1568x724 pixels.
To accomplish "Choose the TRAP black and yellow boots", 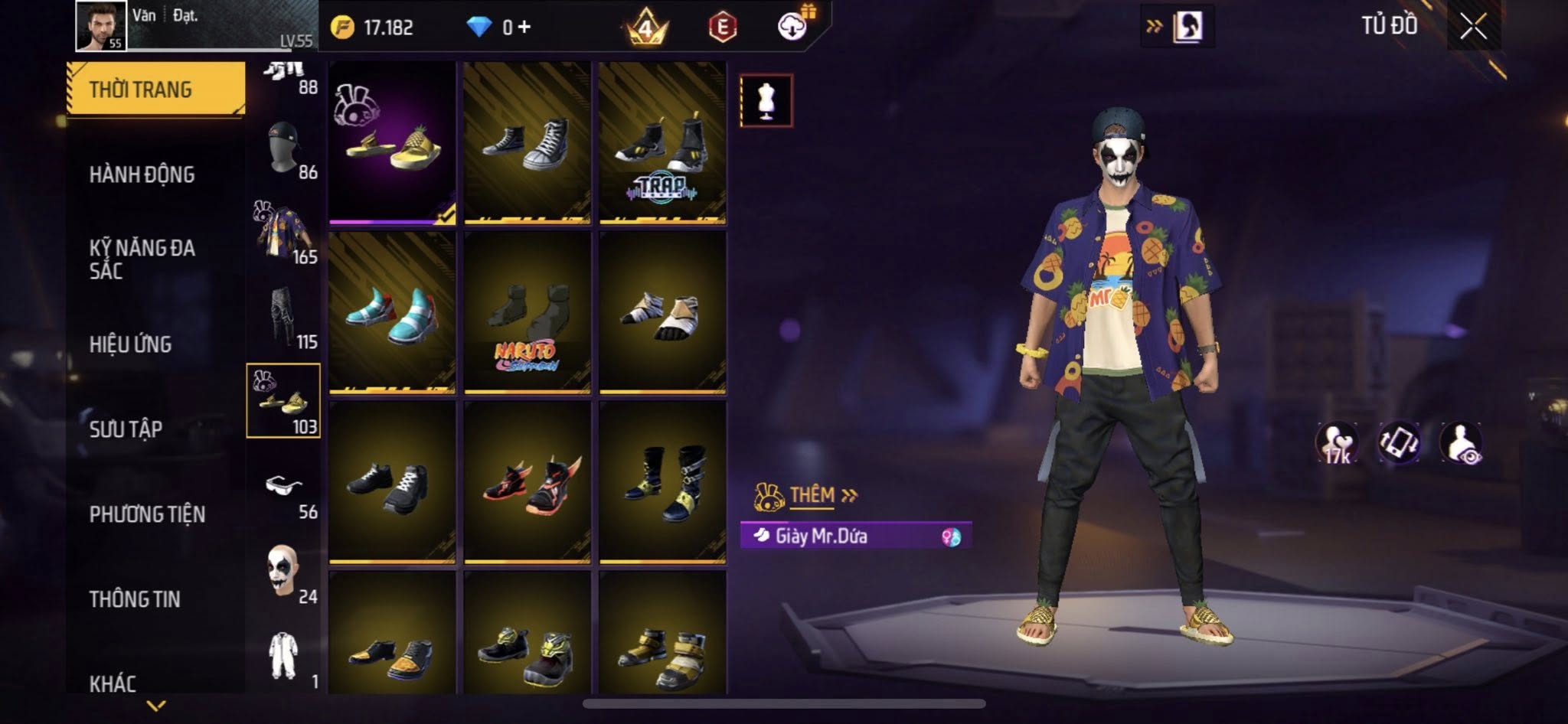I will (x=662, y=142).
